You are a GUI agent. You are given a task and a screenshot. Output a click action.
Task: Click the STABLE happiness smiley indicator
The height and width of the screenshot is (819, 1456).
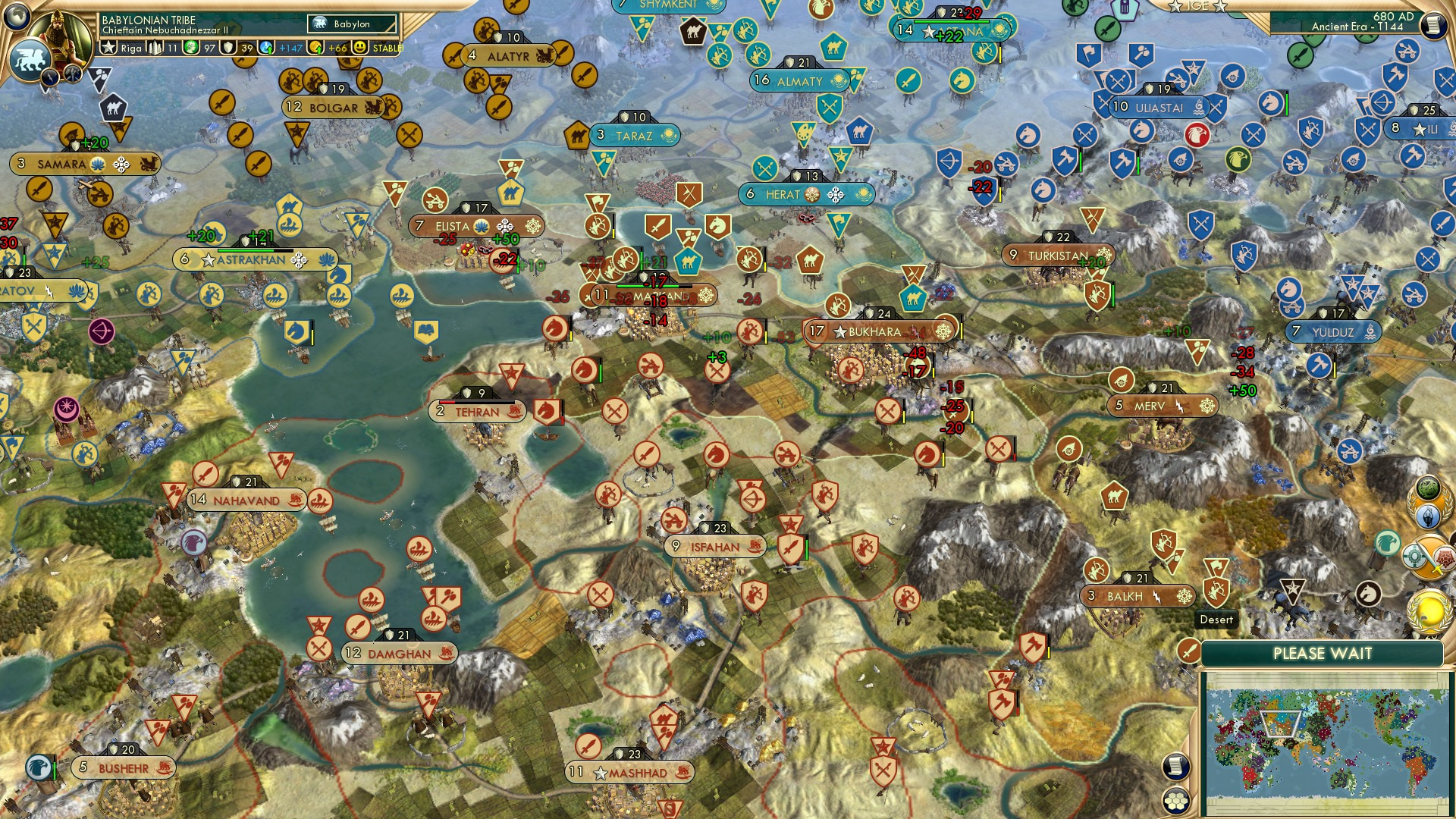(x=359, y=48)
